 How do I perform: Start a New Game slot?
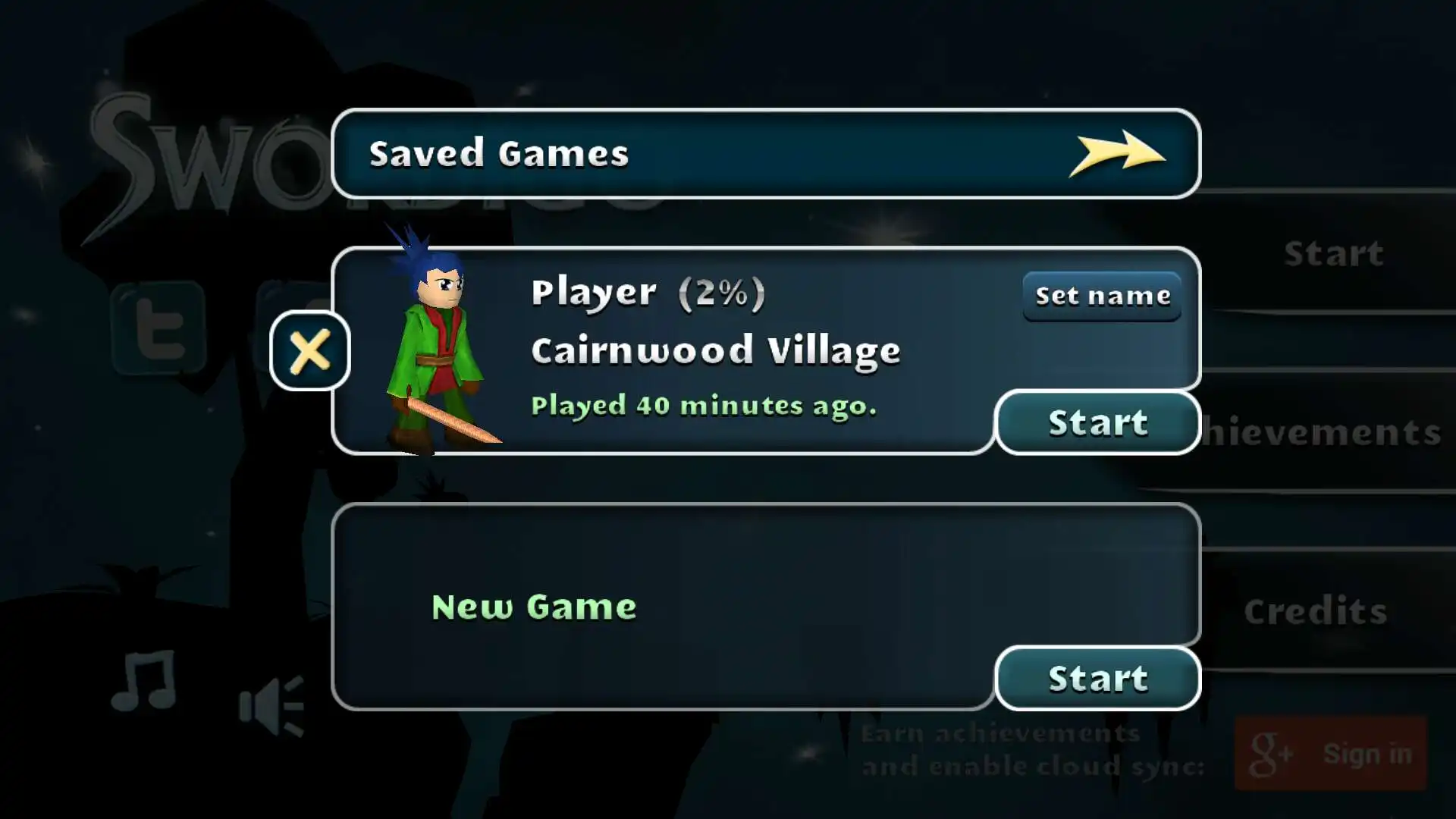pyautogui.click(x=1097, y=679)
